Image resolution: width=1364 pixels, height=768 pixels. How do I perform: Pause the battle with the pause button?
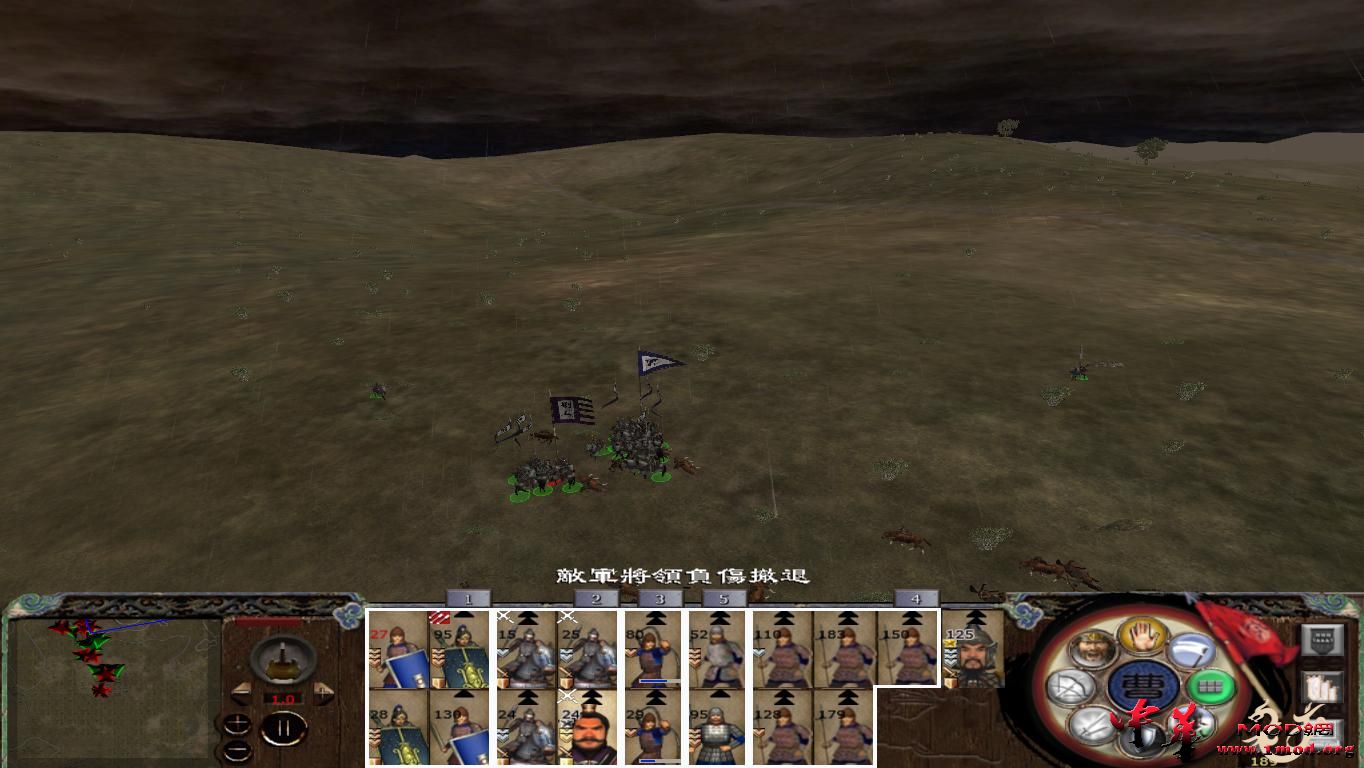point(285,729)
